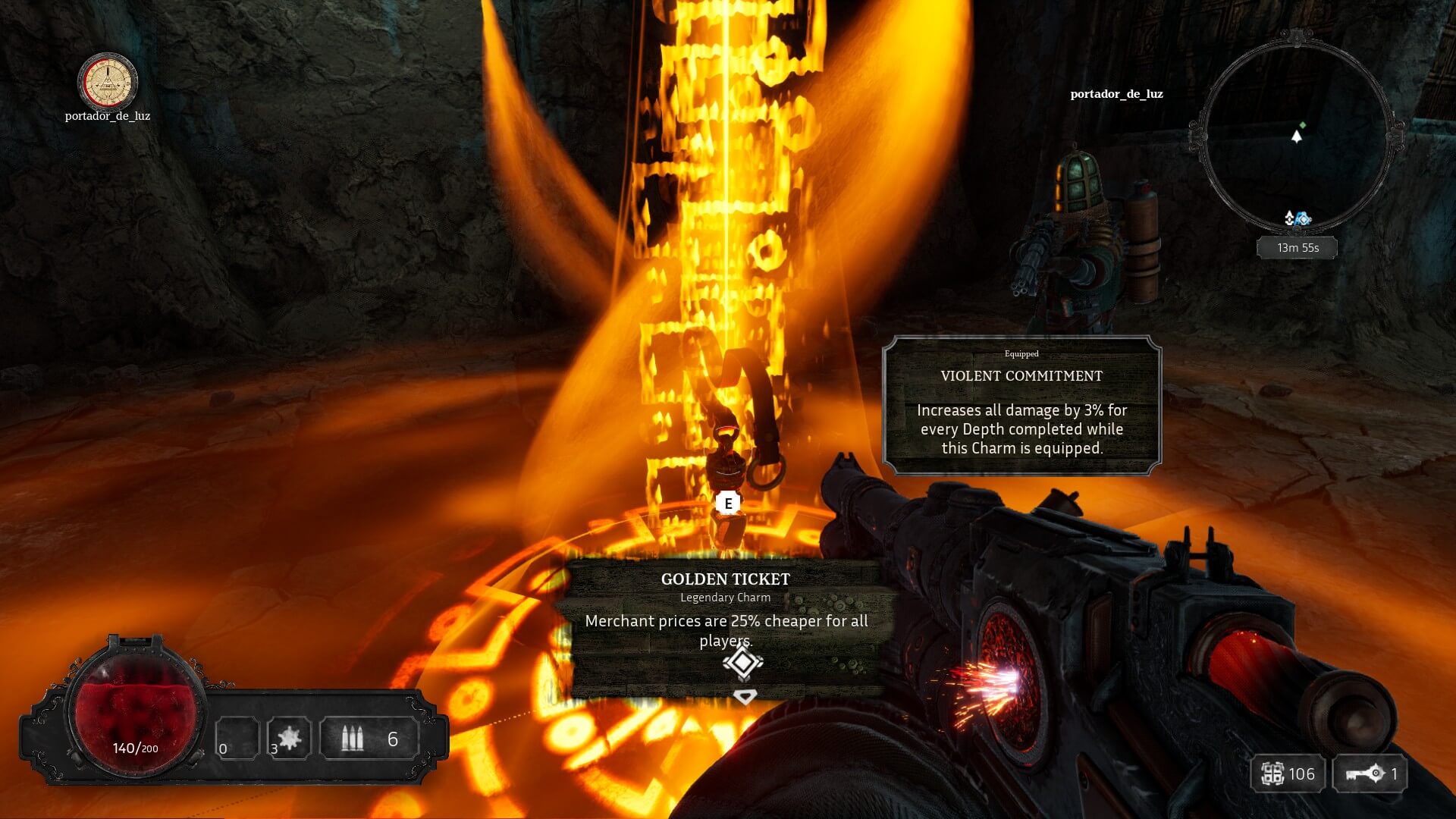Select the grenade ability slot
This screenshot has height=819, width=1456.
coord(288,738)
